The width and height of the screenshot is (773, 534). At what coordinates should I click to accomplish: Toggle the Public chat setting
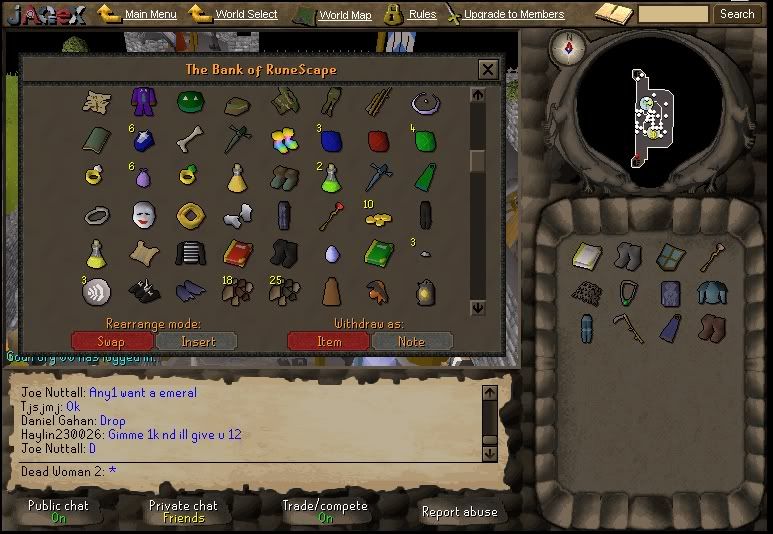point(58,511)
